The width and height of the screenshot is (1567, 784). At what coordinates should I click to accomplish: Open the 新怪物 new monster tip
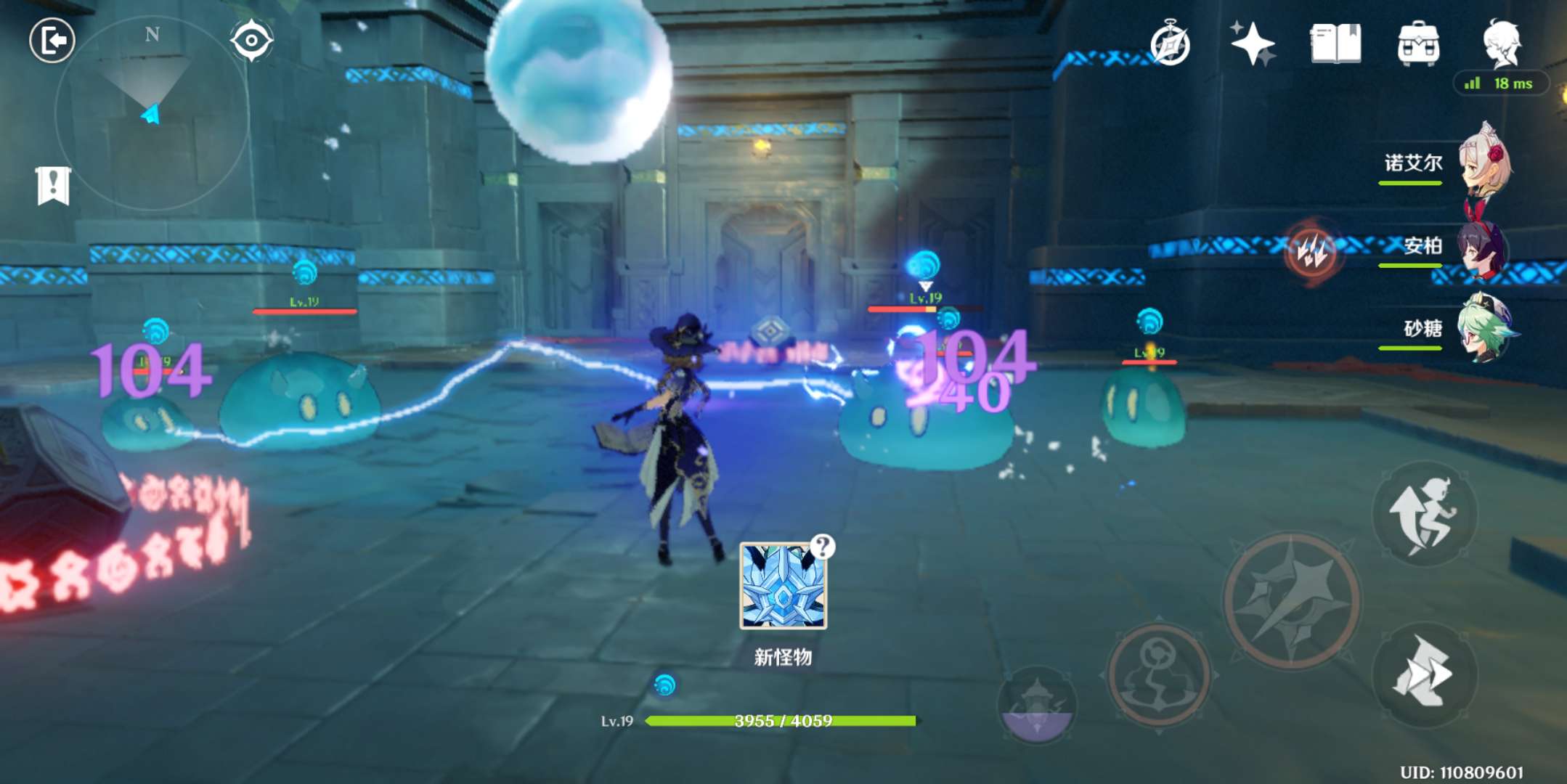pos(783,587)
